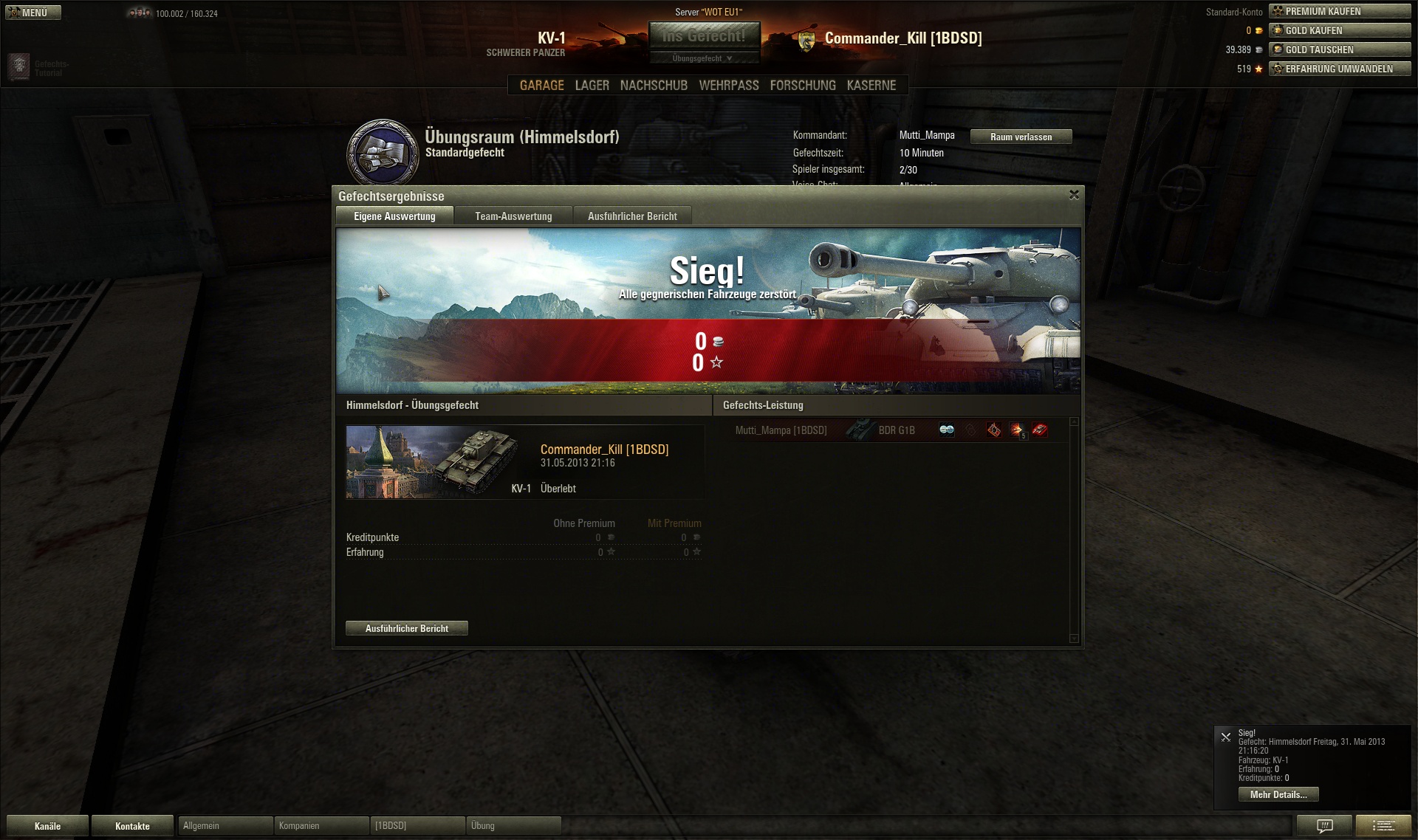This screenshot has height=840, width=1418.
Task: Choose GOLD KAUFEN
Action: coord(1339,30)
